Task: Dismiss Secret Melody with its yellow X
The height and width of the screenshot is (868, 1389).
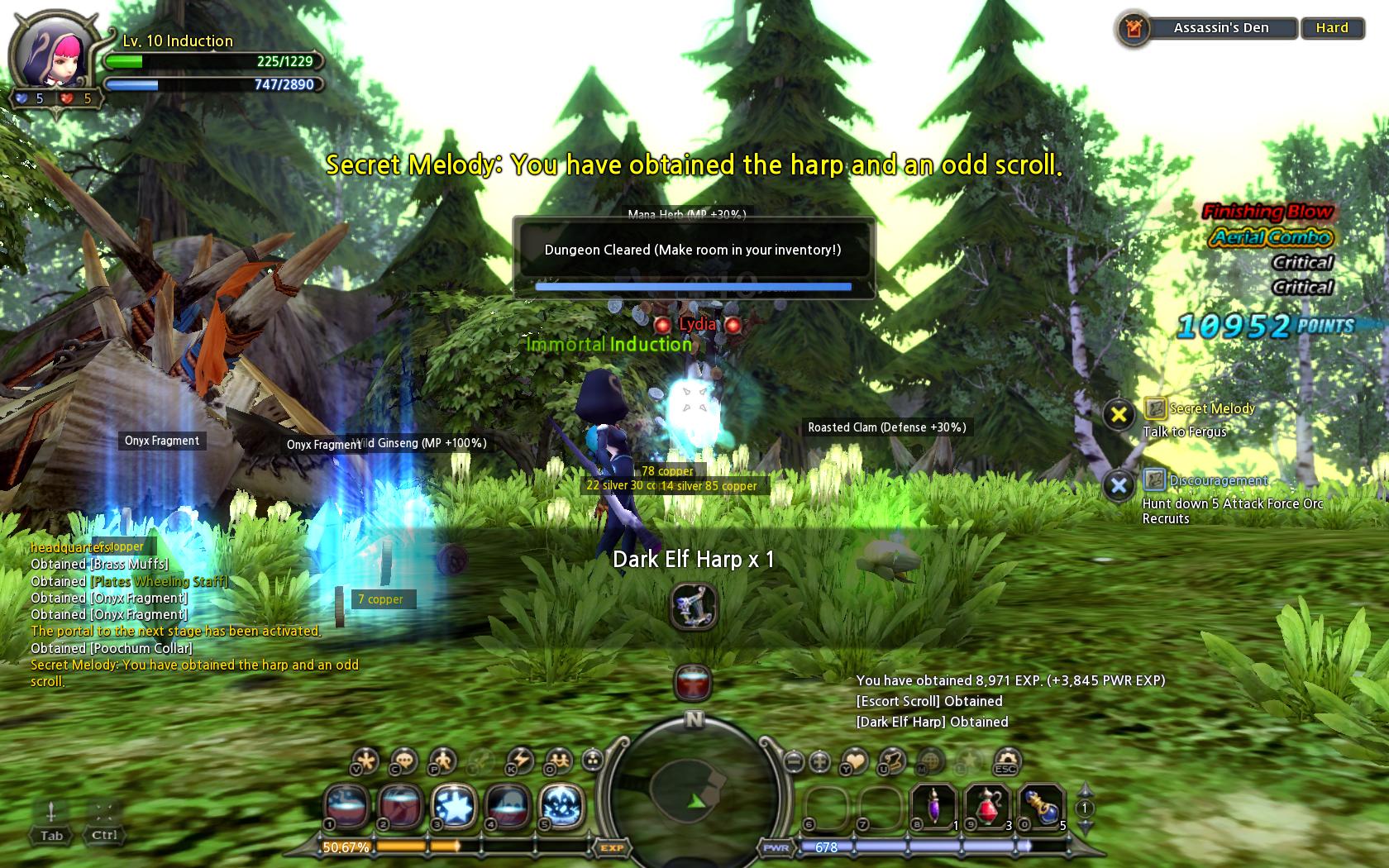Action: coord(1119,414)
